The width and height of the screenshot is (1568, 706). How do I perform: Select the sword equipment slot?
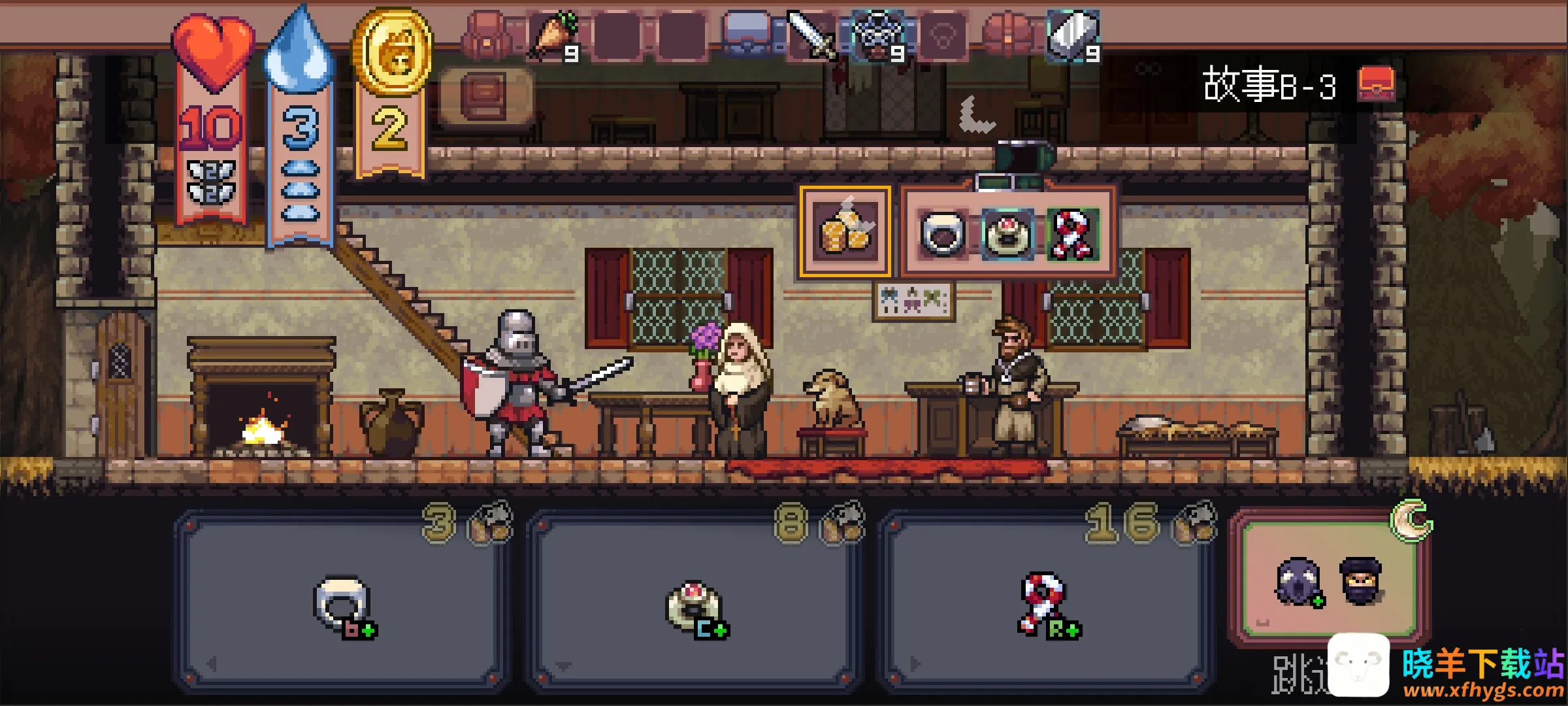(x=811, y=36)
